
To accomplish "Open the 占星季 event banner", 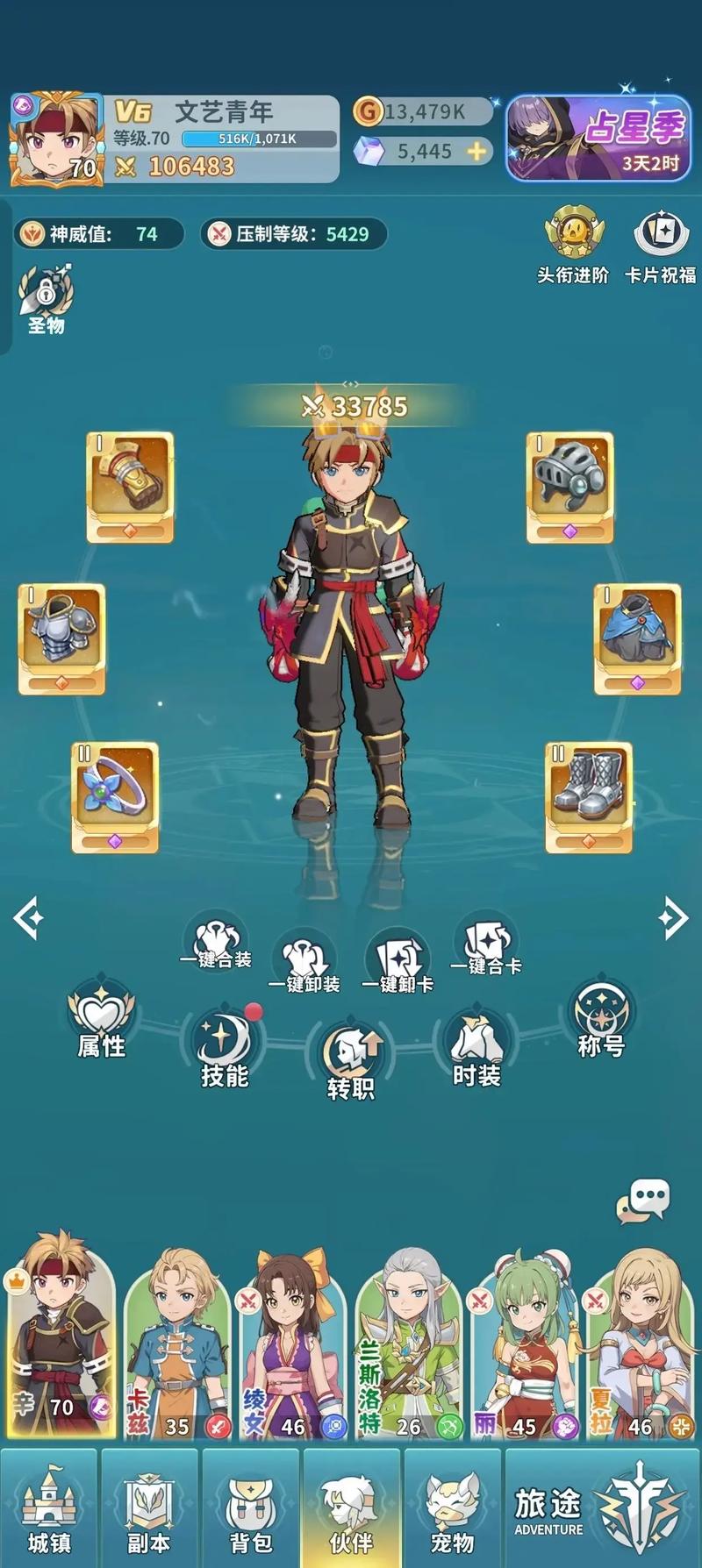I will pos(597,139).
